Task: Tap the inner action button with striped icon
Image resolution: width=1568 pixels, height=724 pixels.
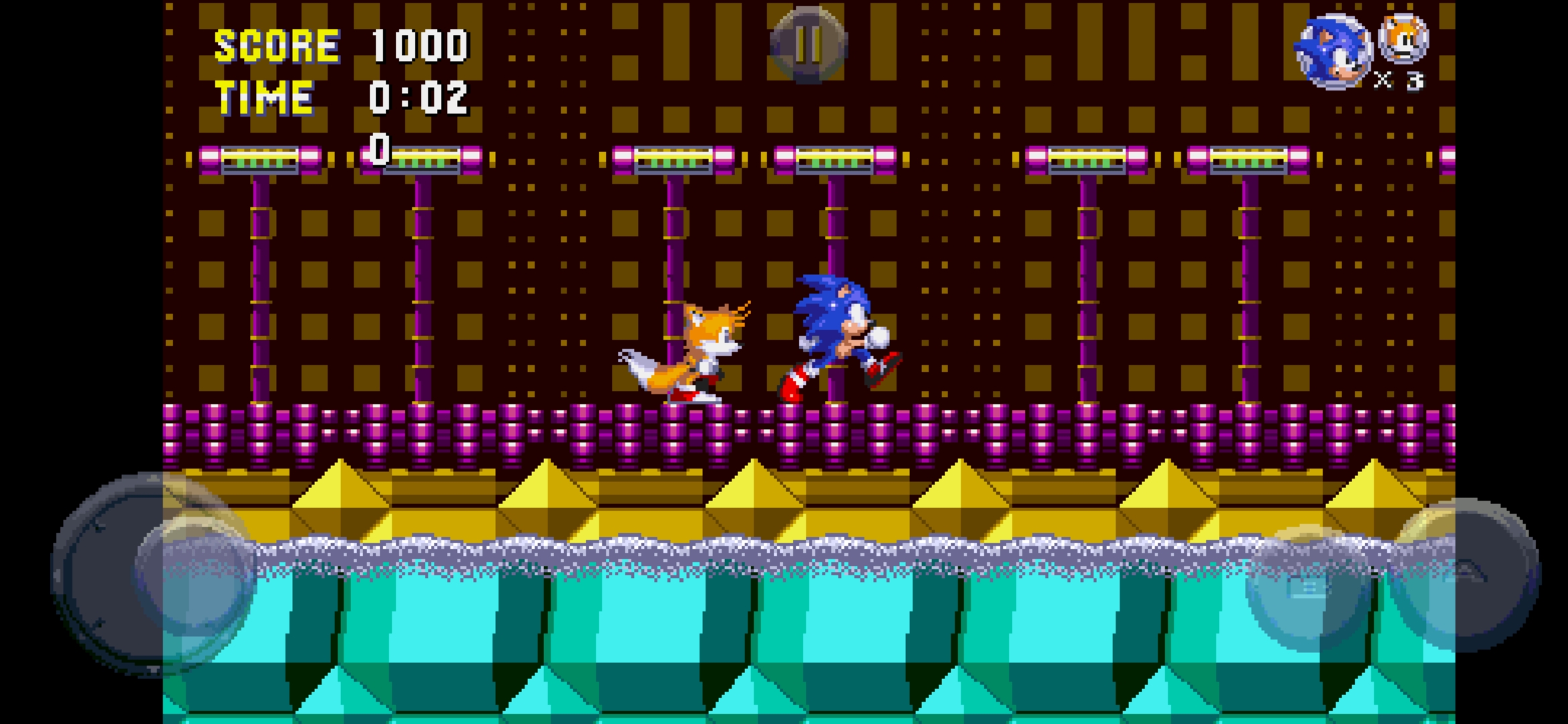Action: click(1308, 589)
